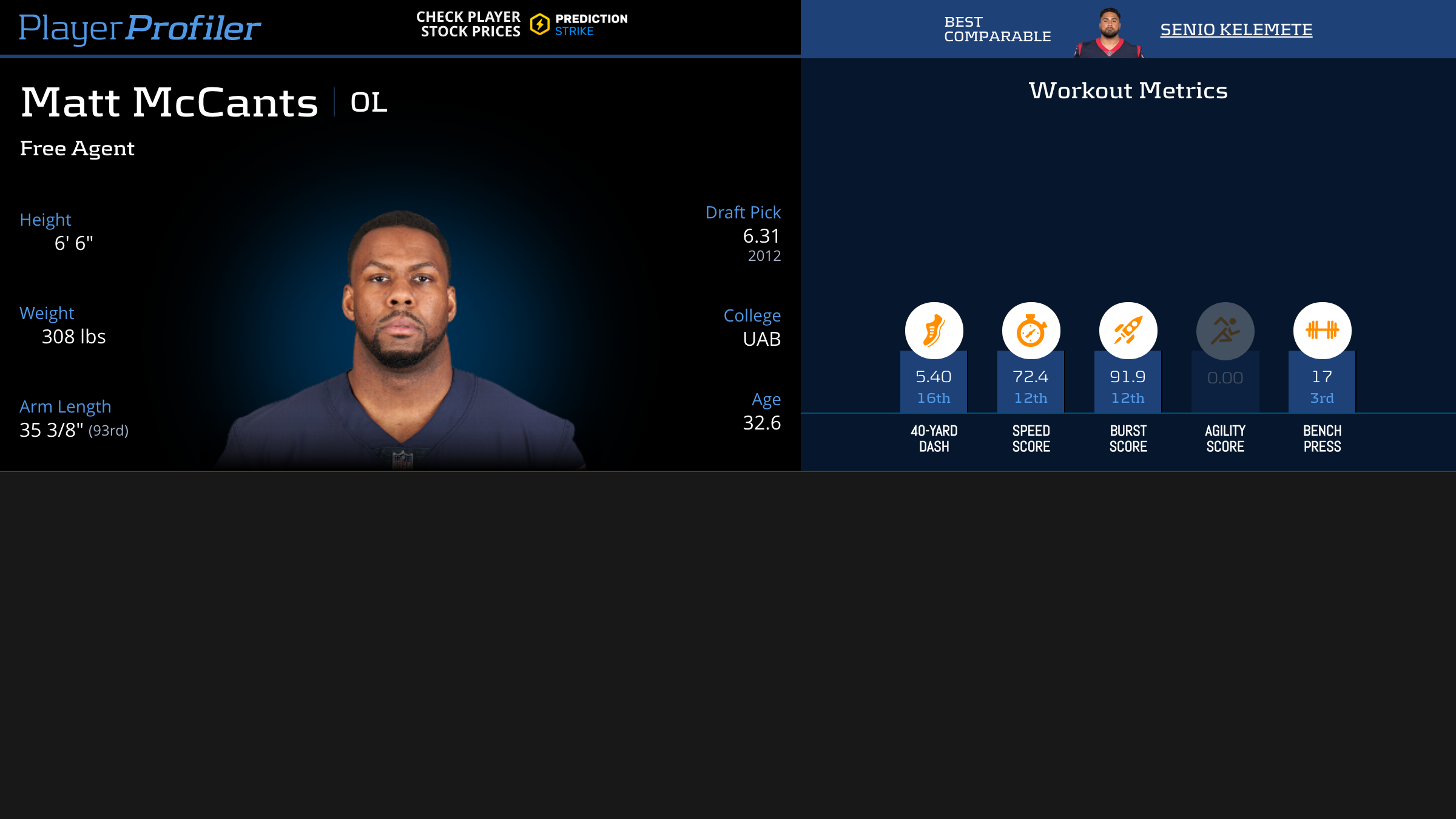The image size is (1456, 819).
Task: Open the PlayerProfiler home logo
Action: (x=140, y=28)
